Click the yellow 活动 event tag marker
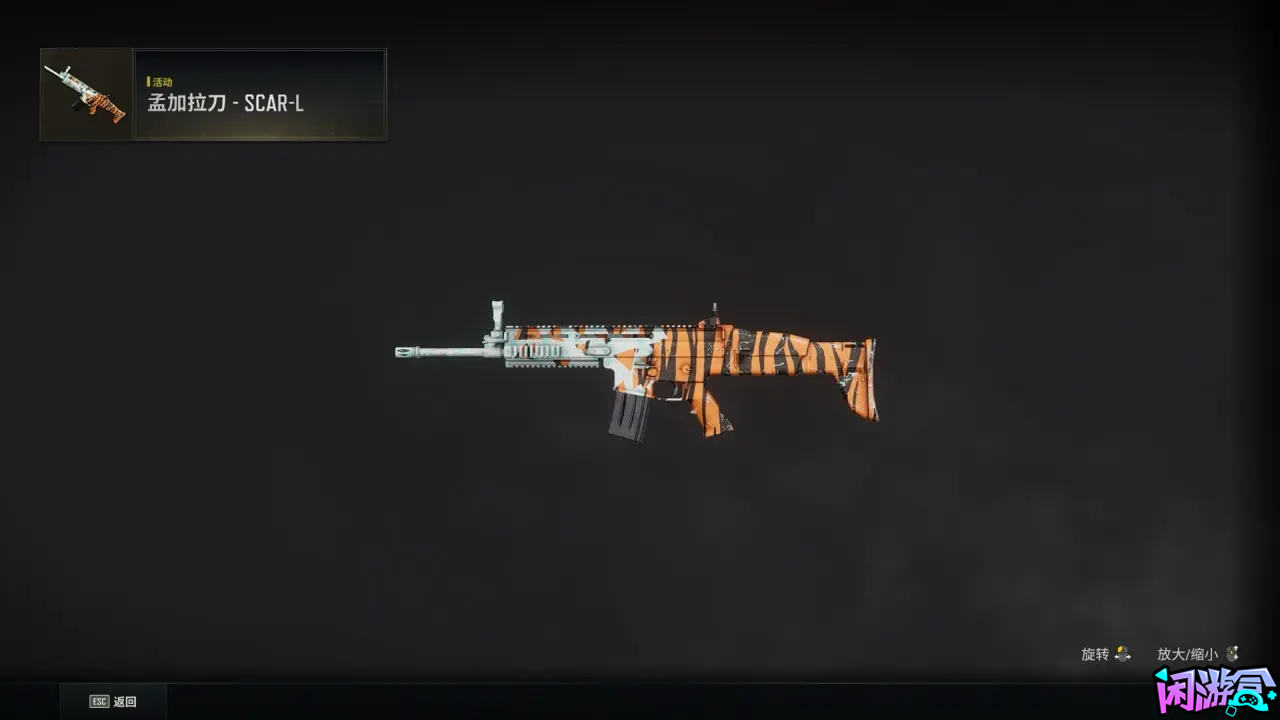The image size is (1280, 720). click(149, 81)
